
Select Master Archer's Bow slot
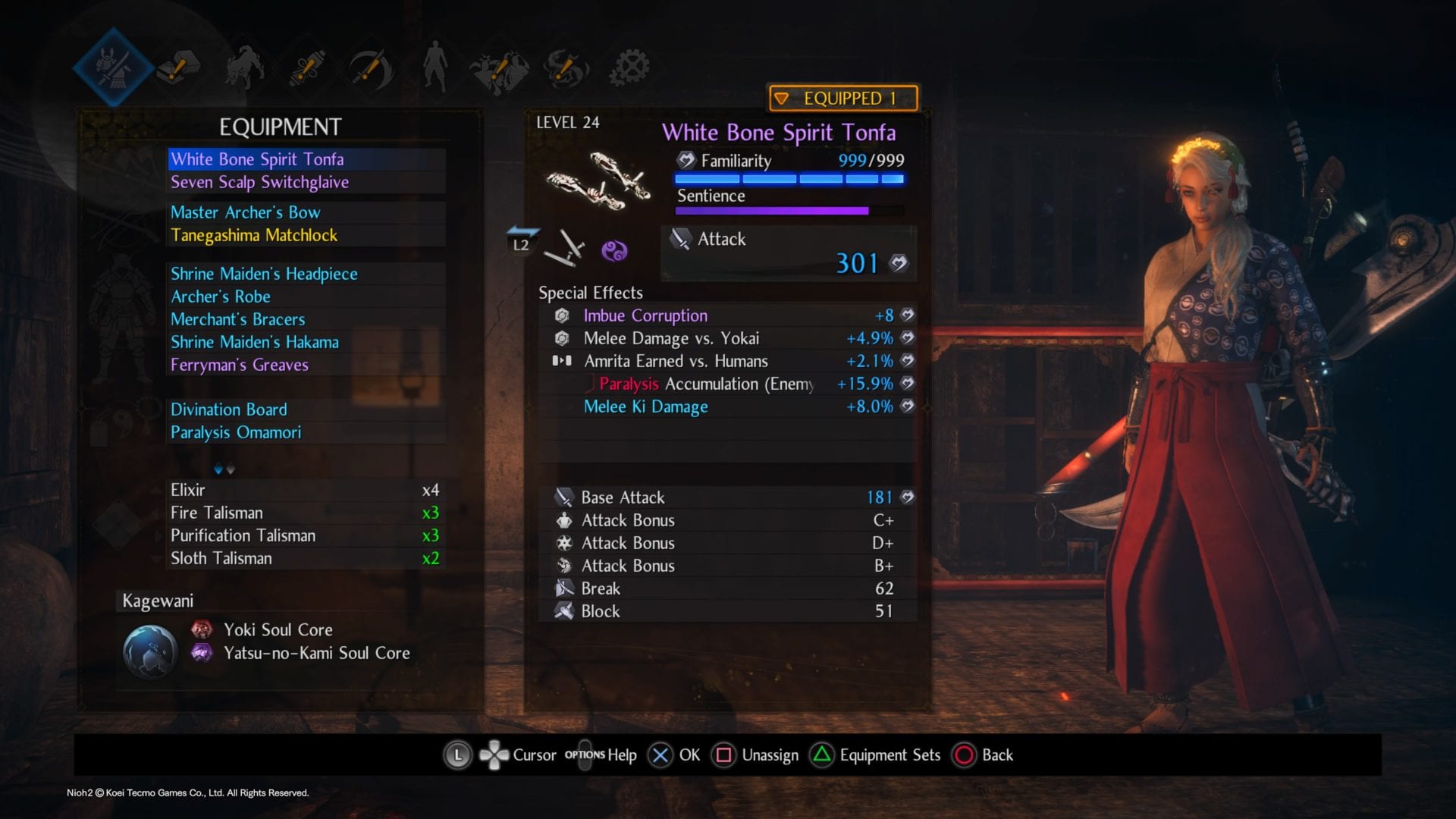click(x=245, y=212)
